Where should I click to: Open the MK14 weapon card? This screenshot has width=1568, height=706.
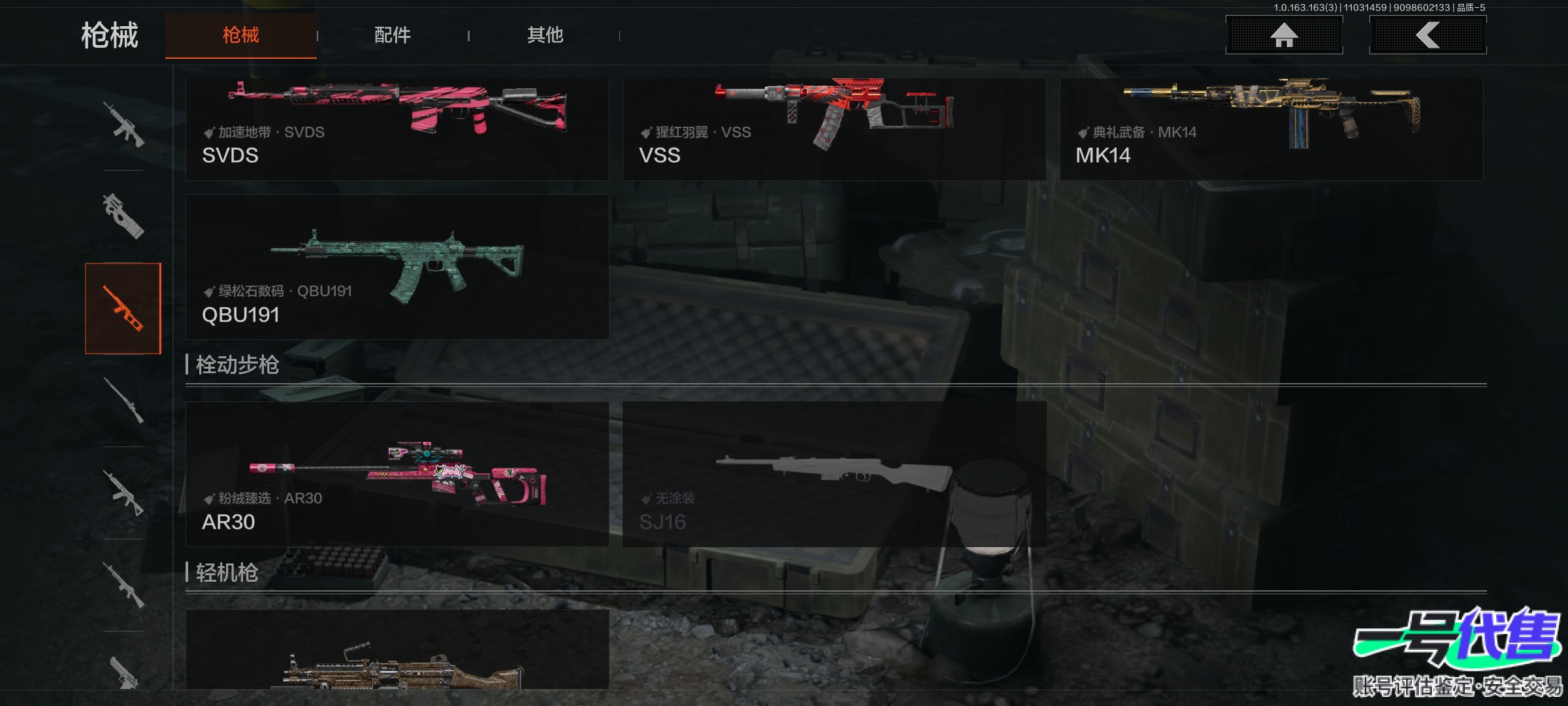coord(1271,129)
